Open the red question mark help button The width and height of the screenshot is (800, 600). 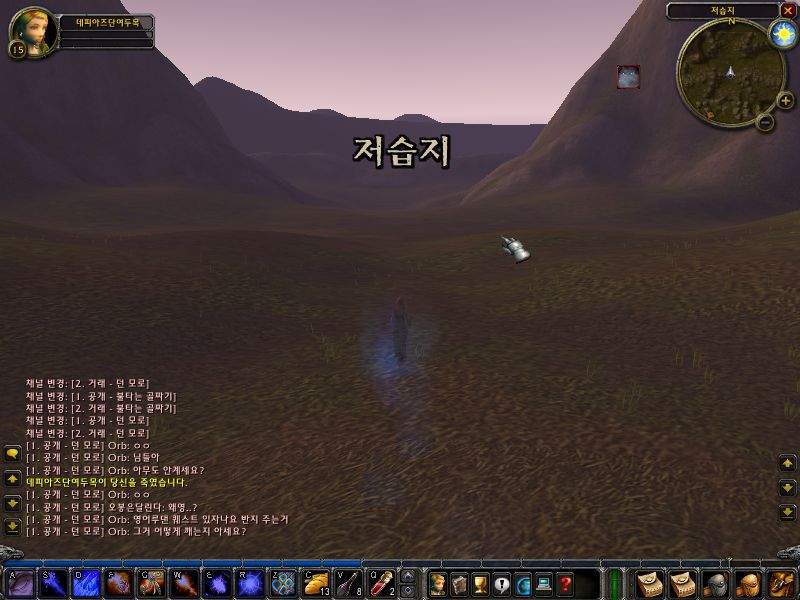pyautogui.click(x=566, y=583)
